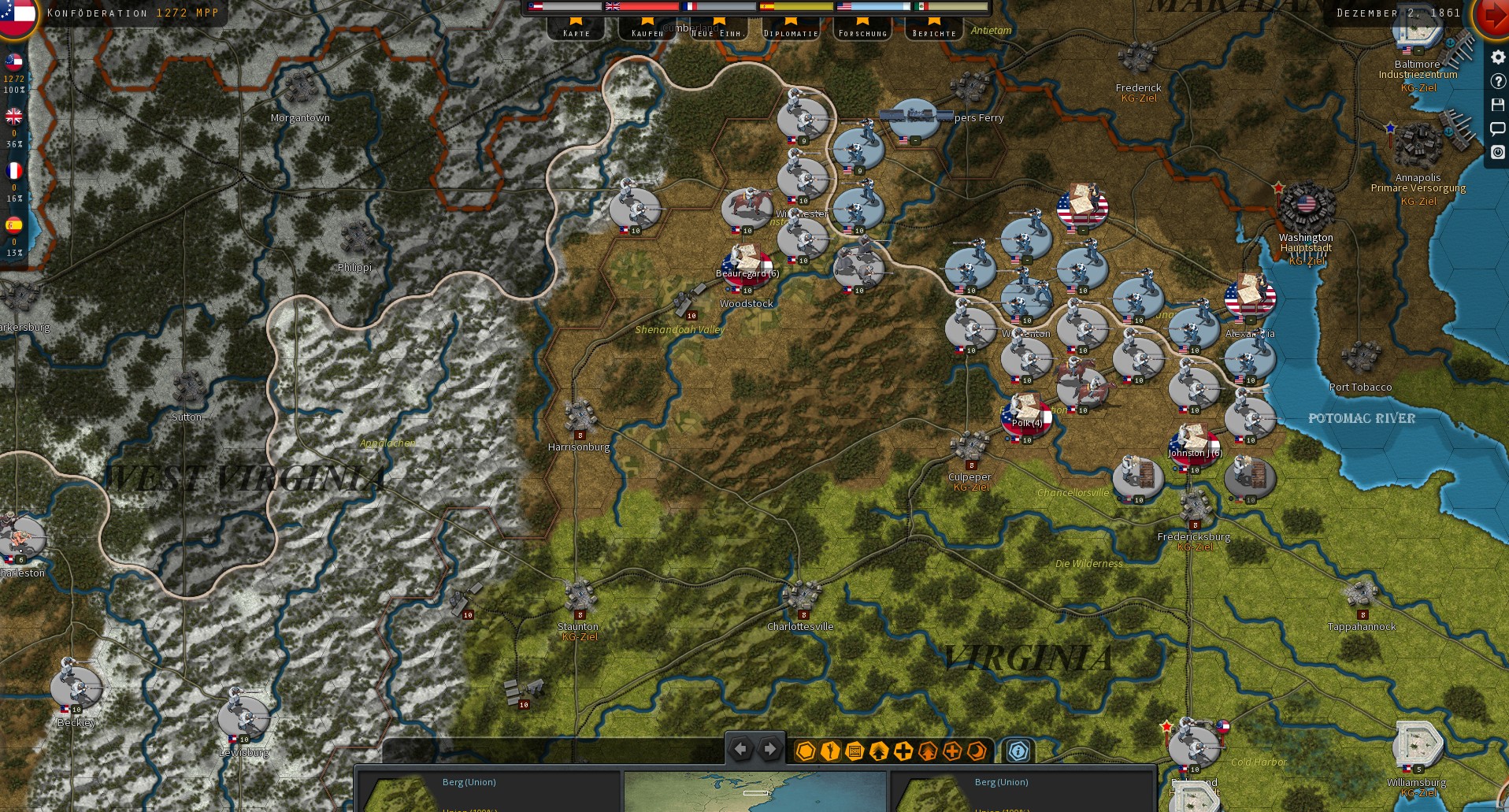Switch to the Berichte tab
This screenshot has width=1509, height=812.
[933, 33]
